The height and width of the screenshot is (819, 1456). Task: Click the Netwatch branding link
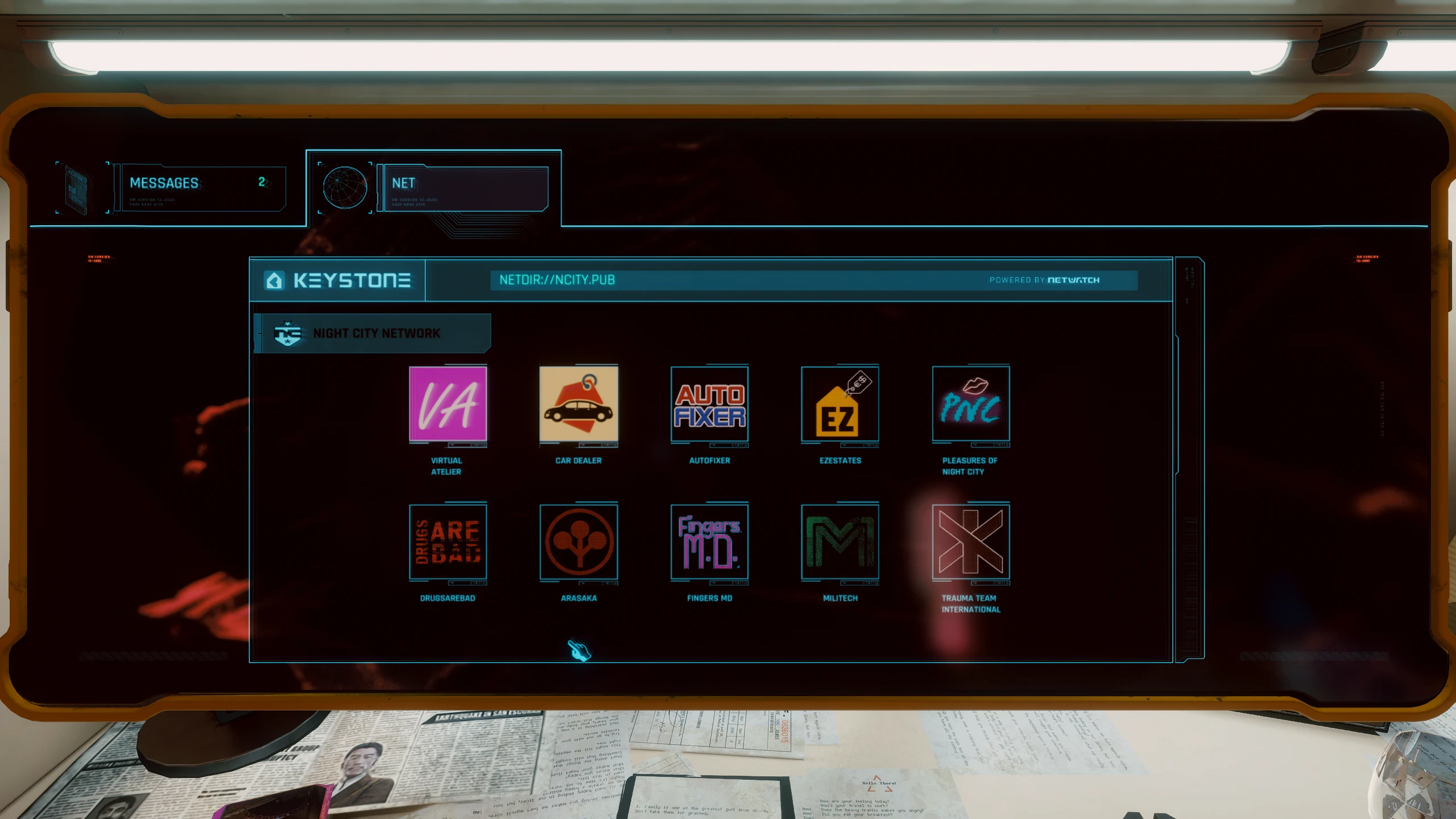coord(1074,280)
